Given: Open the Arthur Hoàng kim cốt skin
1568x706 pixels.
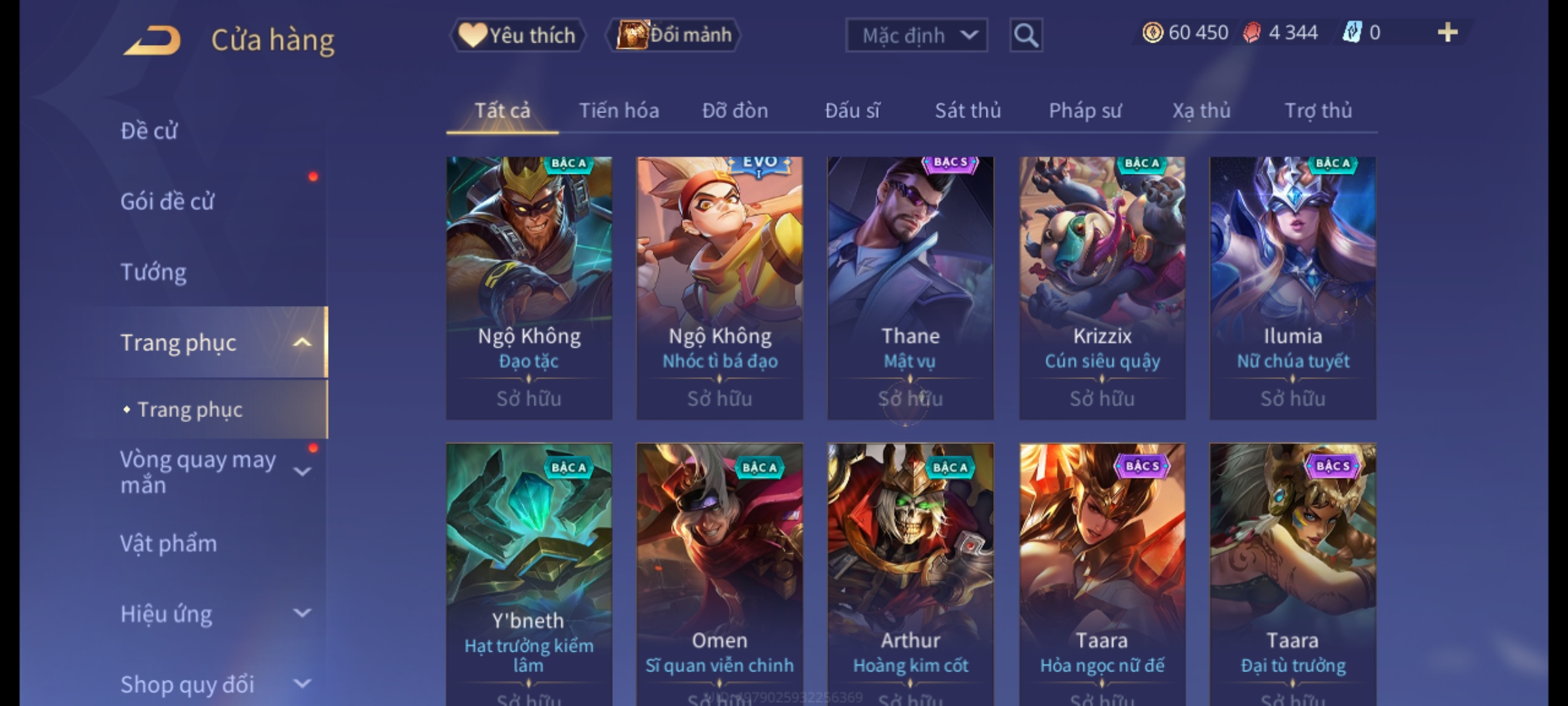Looking at the screenshot, I should click(x=910, y=569).
